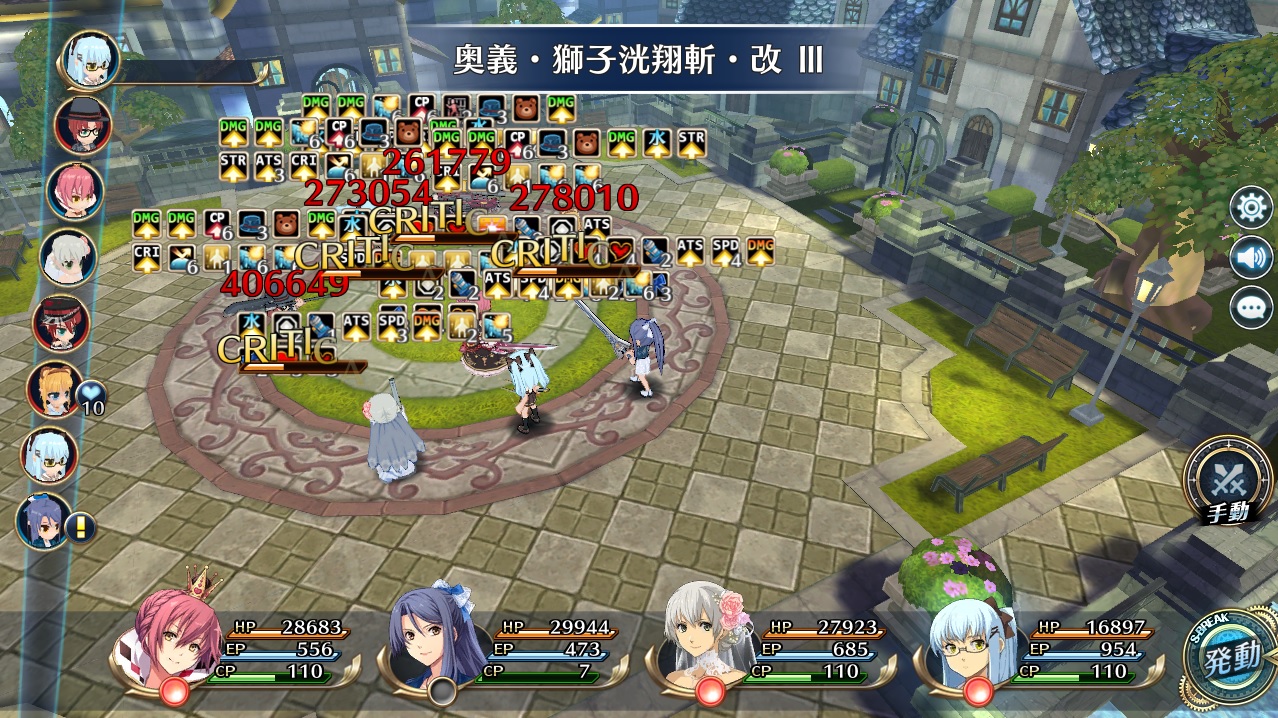Screen dimensions: 1278x718
Task: Click the turn portrait with exclamation mark
Action: (44, 520)
